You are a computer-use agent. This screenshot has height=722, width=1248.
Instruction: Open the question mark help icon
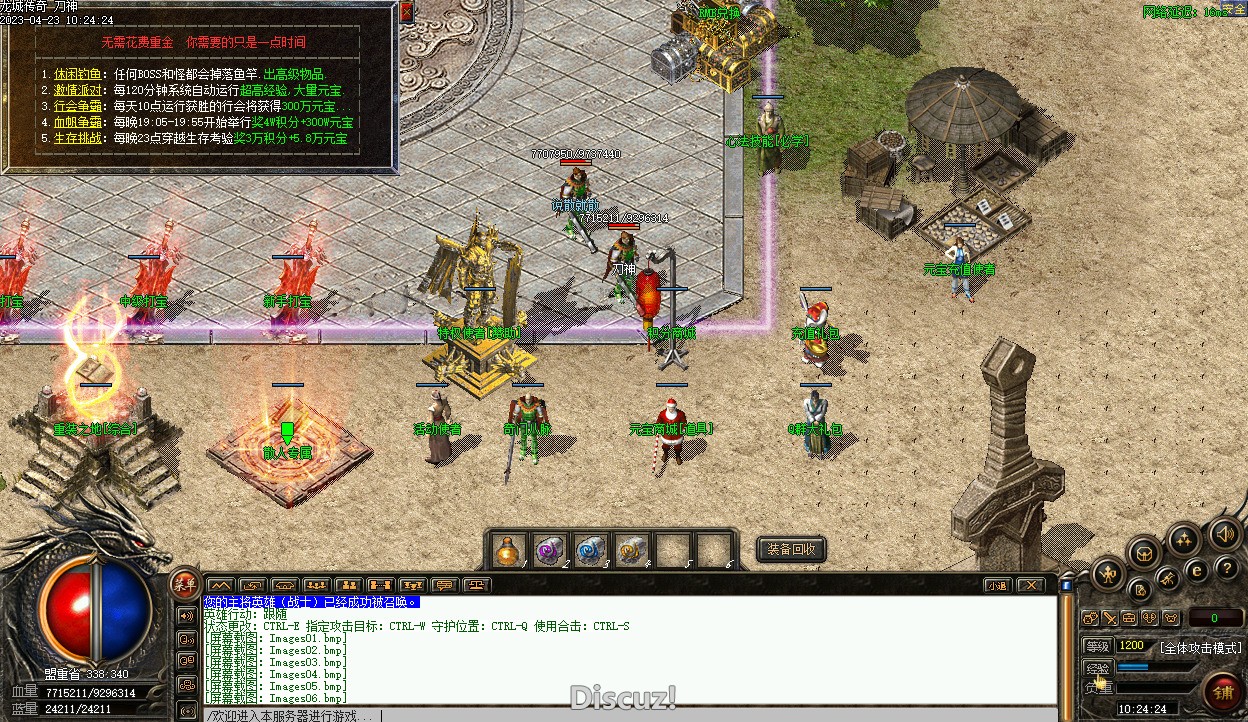click(x=1226, y=568)
